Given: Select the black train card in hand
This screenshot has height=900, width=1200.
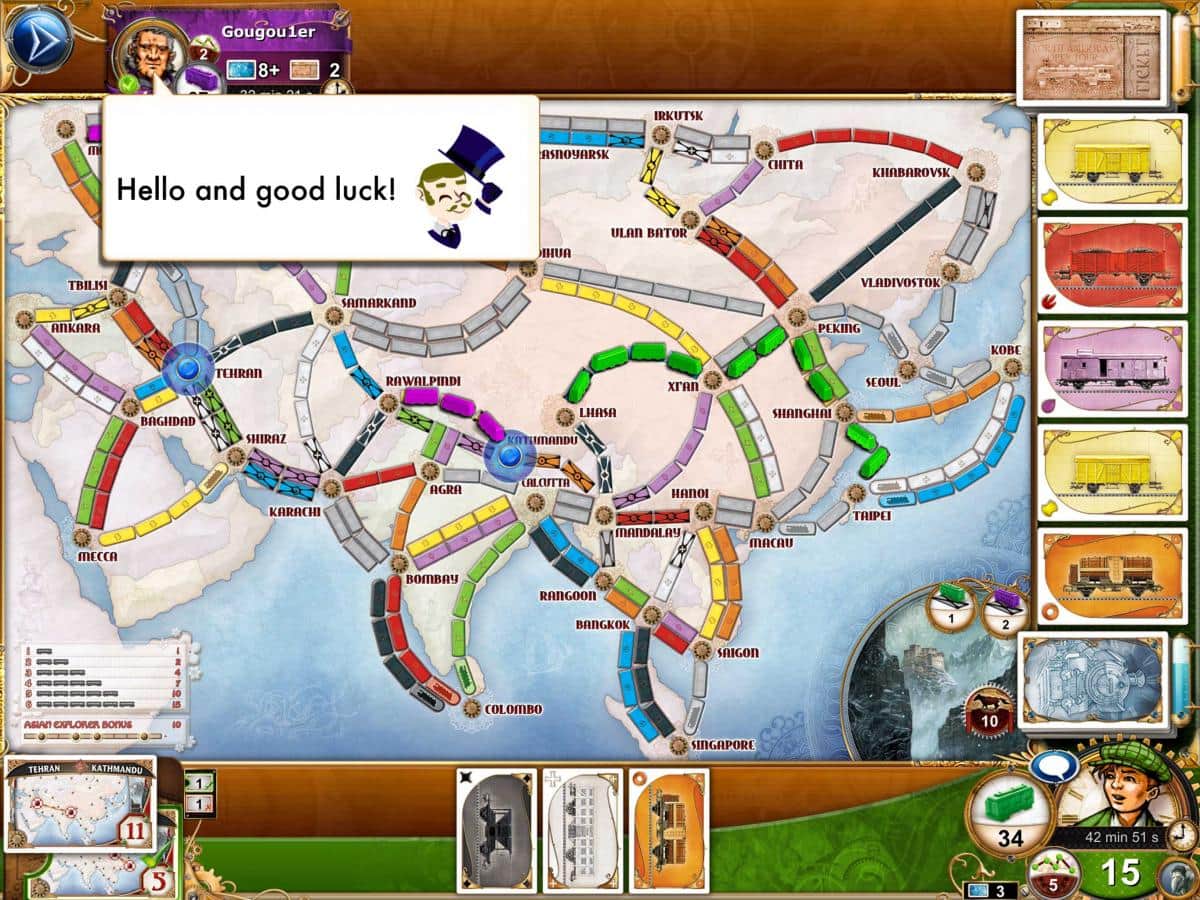Looking at the screenshot, I should point(497,830).
